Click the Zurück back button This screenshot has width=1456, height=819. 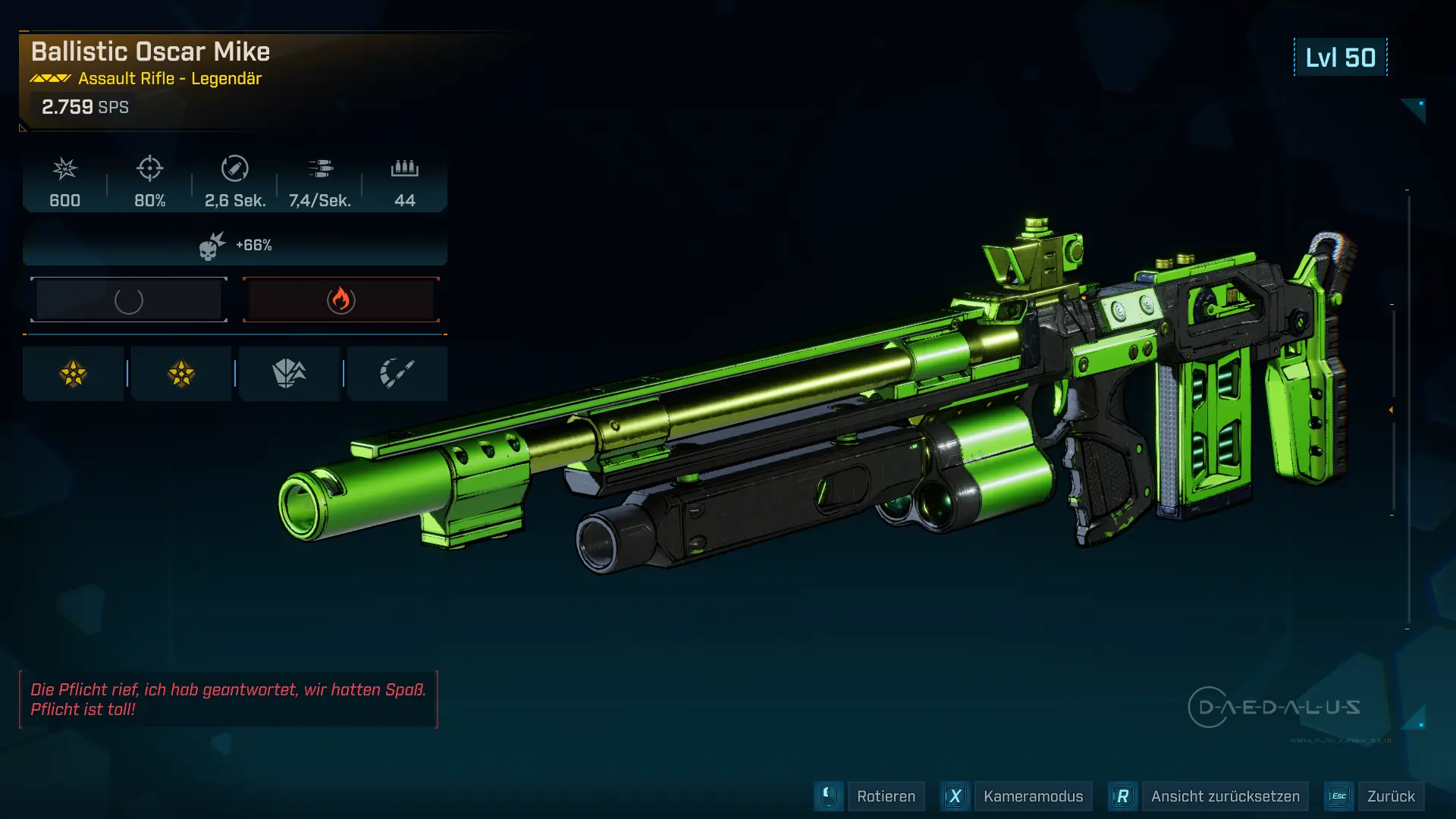click(1390, 796)
